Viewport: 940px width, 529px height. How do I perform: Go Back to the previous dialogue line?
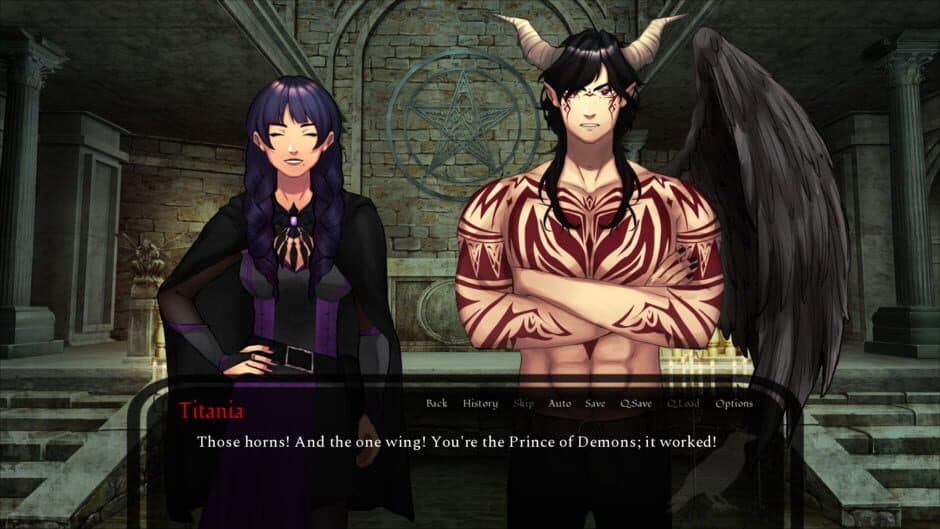point(436,404)
